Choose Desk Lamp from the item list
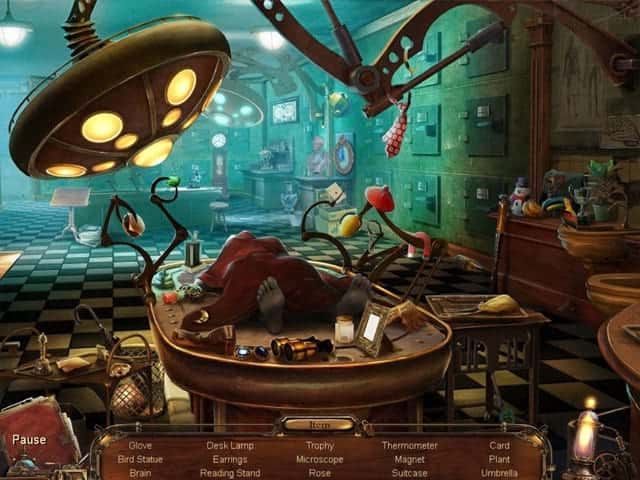The image size is (640, 480). (230, 445)
